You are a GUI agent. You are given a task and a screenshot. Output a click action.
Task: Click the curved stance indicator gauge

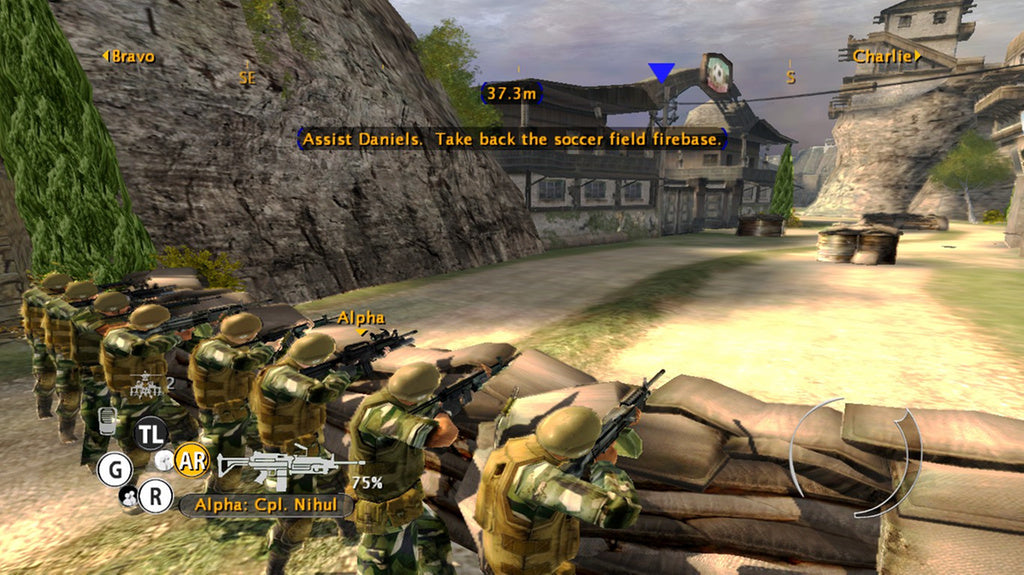[x=855, y=459]
